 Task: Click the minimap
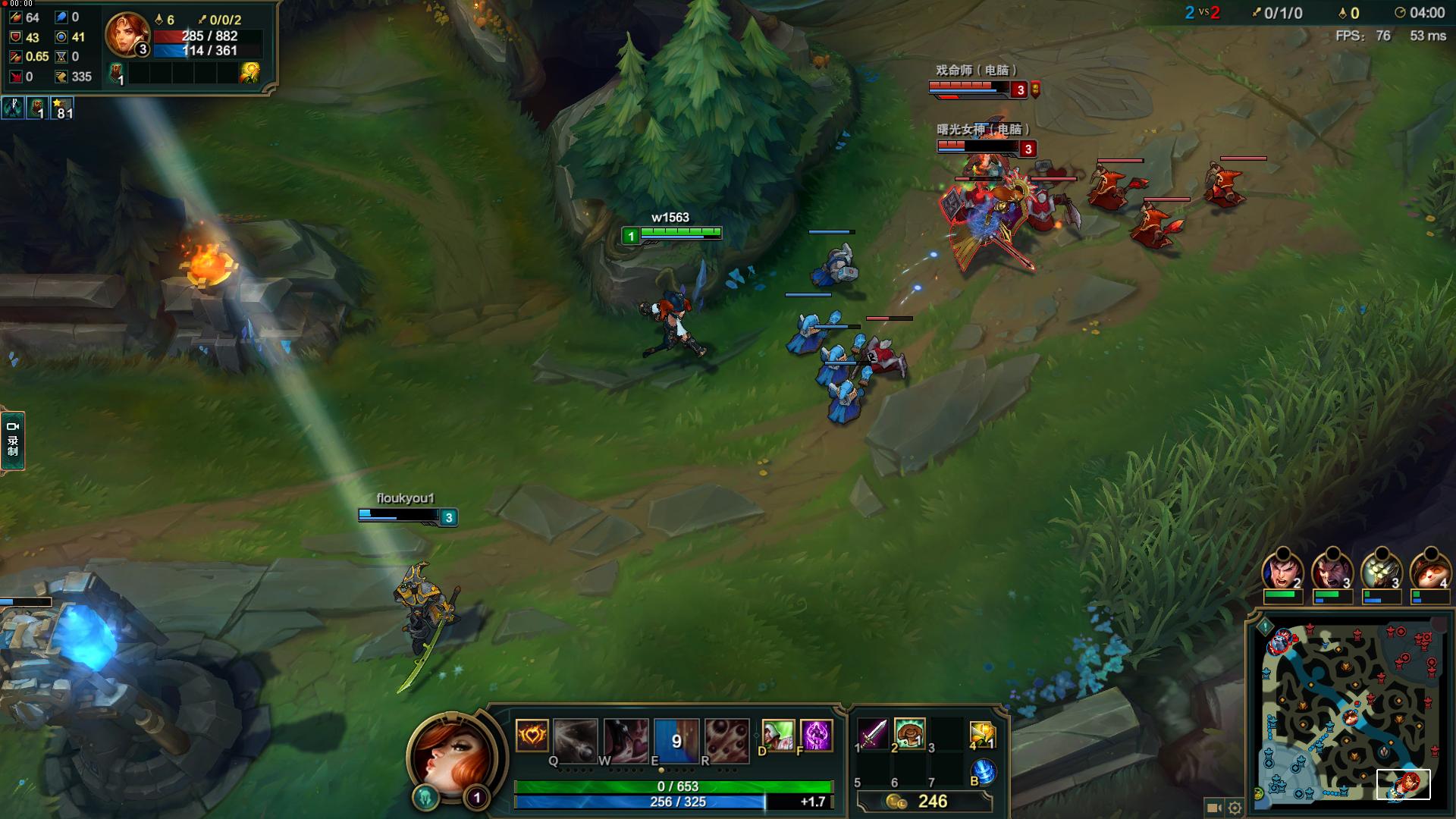click(x=1350, y=711)
